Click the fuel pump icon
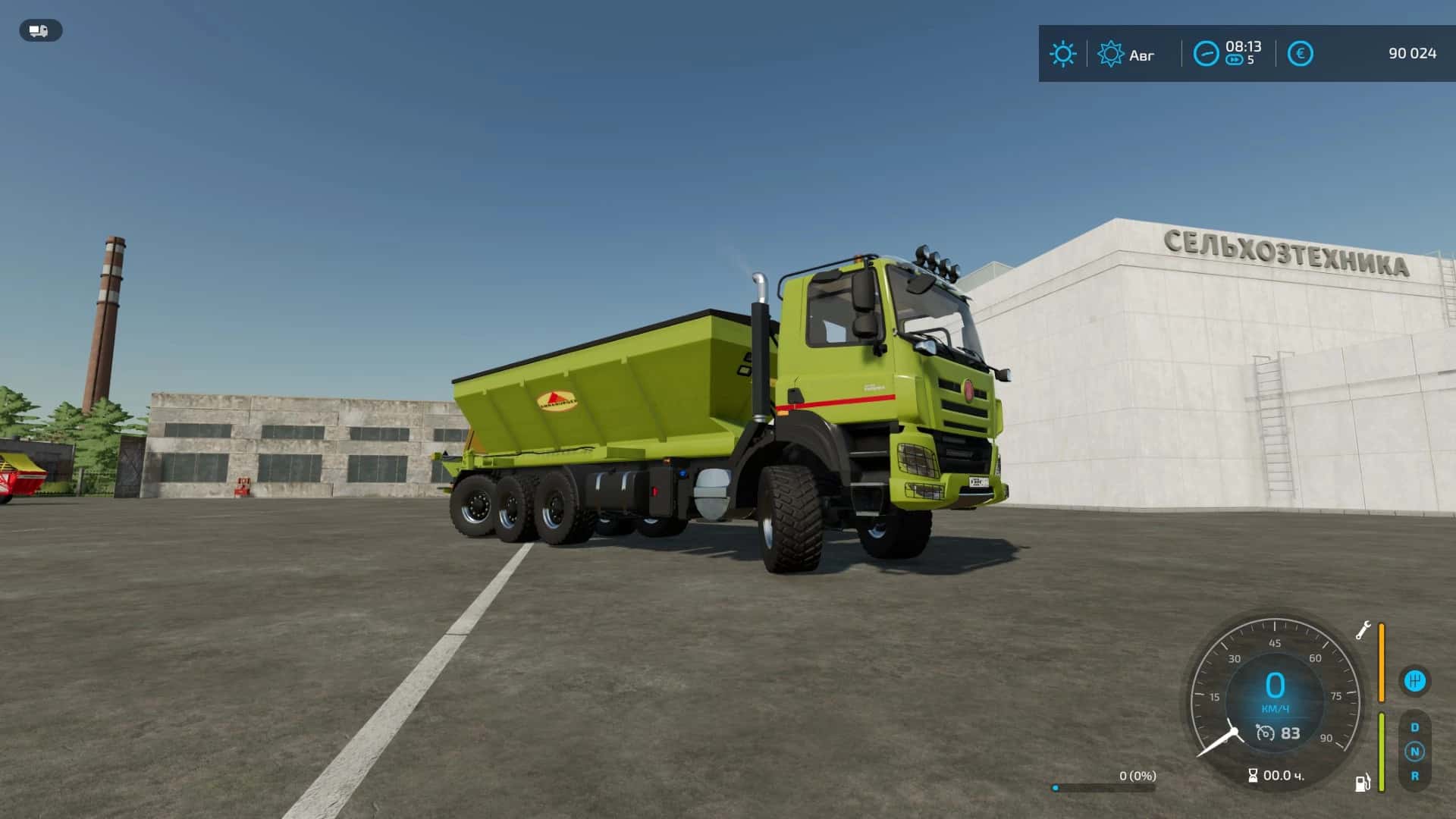 pos(1363,783)
